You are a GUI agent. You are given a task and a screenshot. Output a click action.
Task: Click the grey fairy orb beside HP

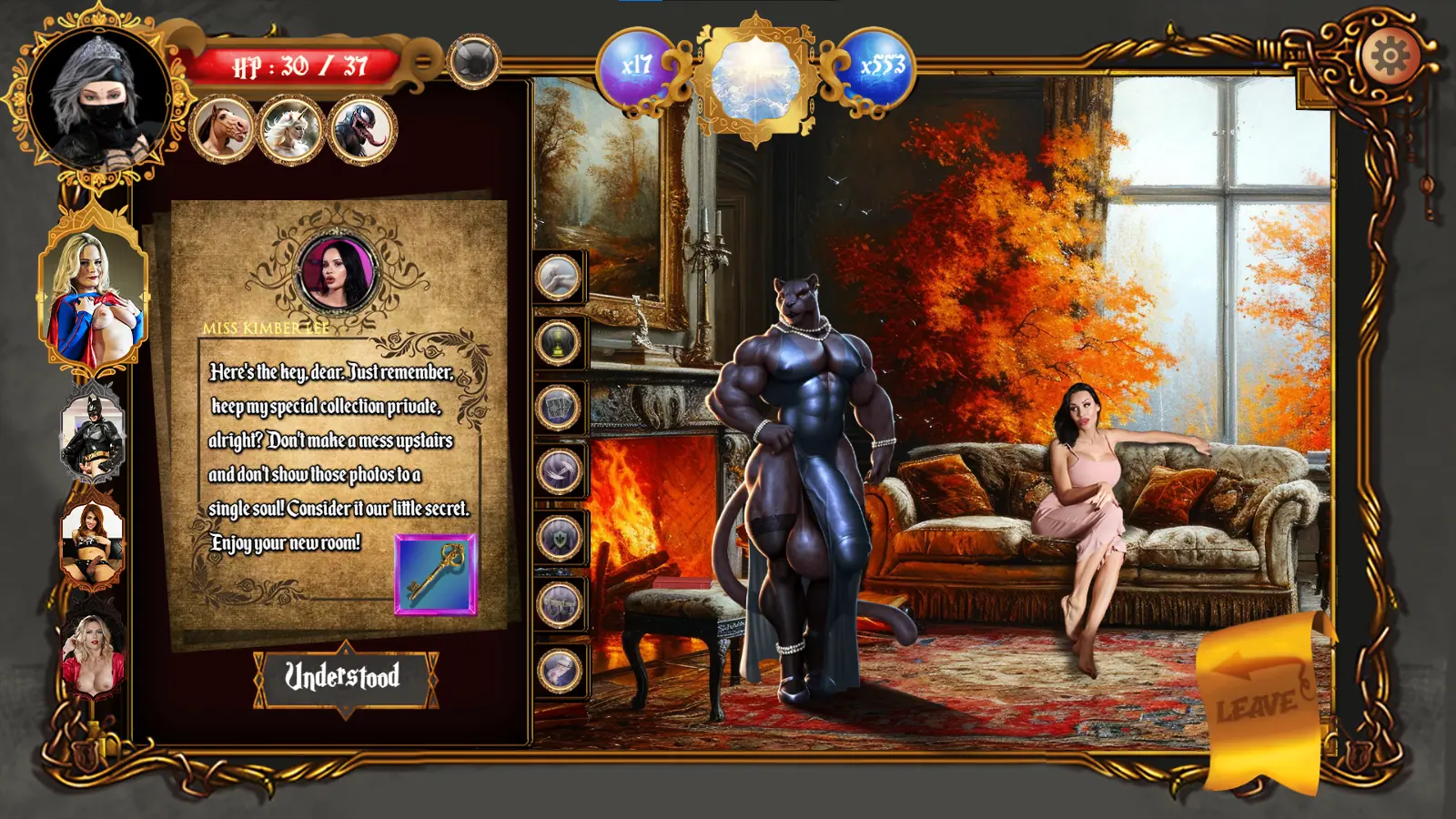click(x=474, y=61)
